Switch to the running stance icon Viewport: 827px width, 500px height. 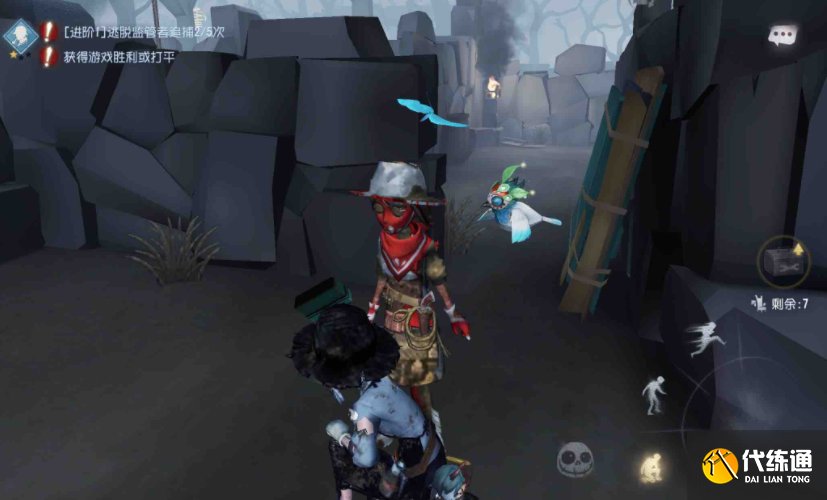[x=705, y=340]
